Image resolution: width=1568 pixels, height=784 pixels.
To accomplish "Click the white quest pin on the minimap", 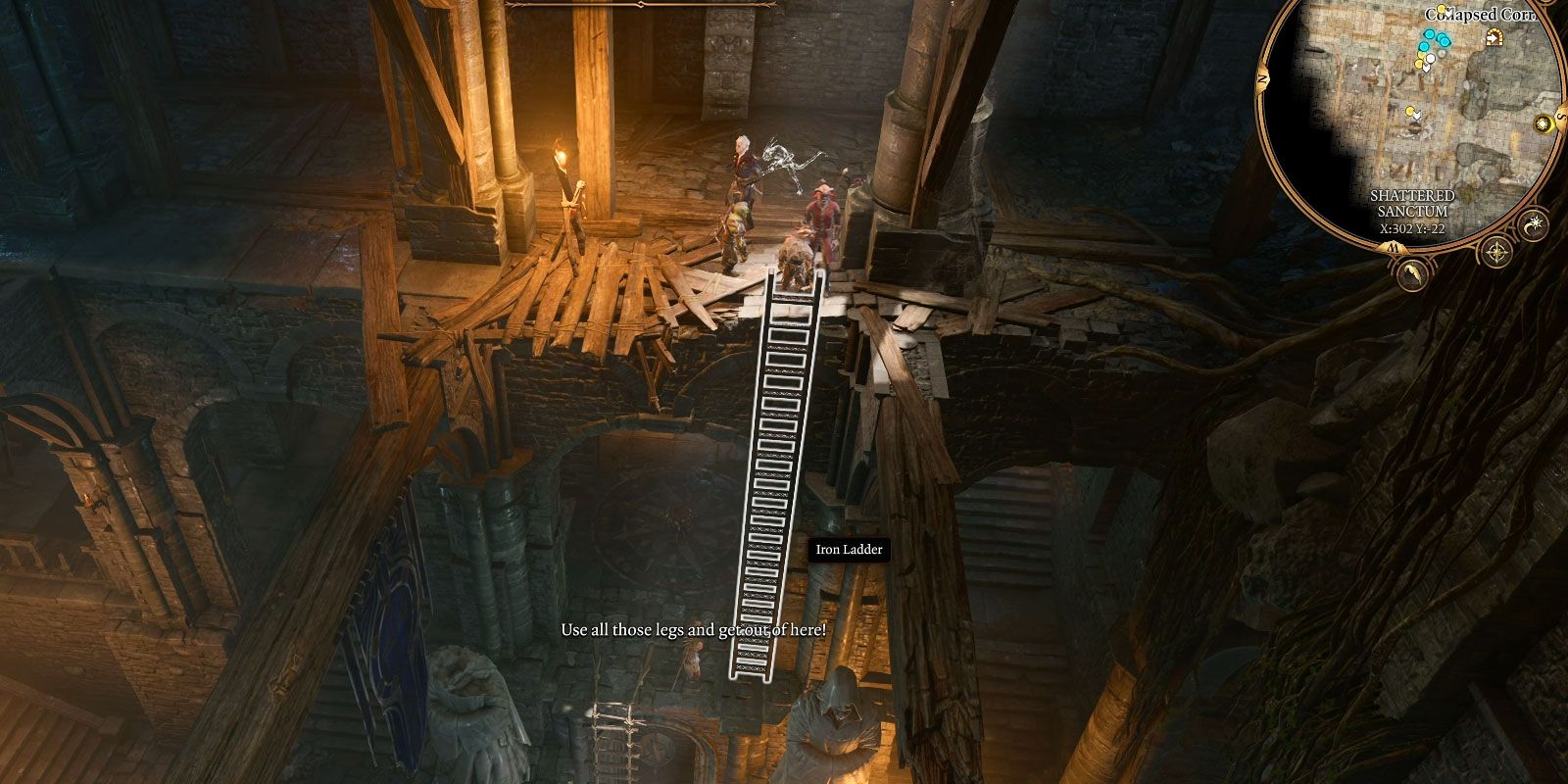I will click(1431, 57).
